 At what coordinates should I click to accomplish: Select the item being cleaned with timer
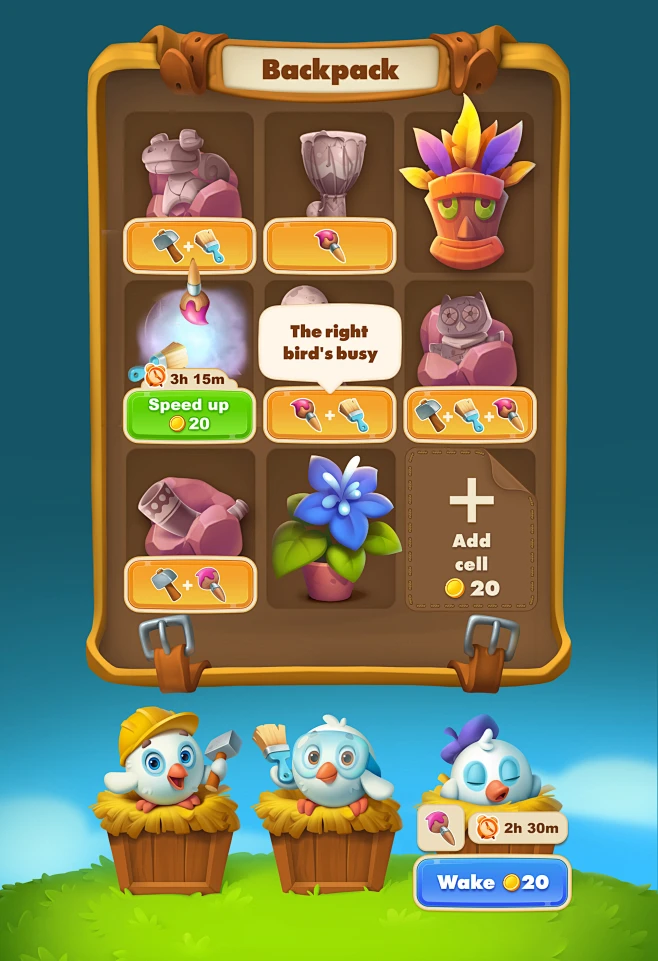pyautogui.click(x=188, y=325)
